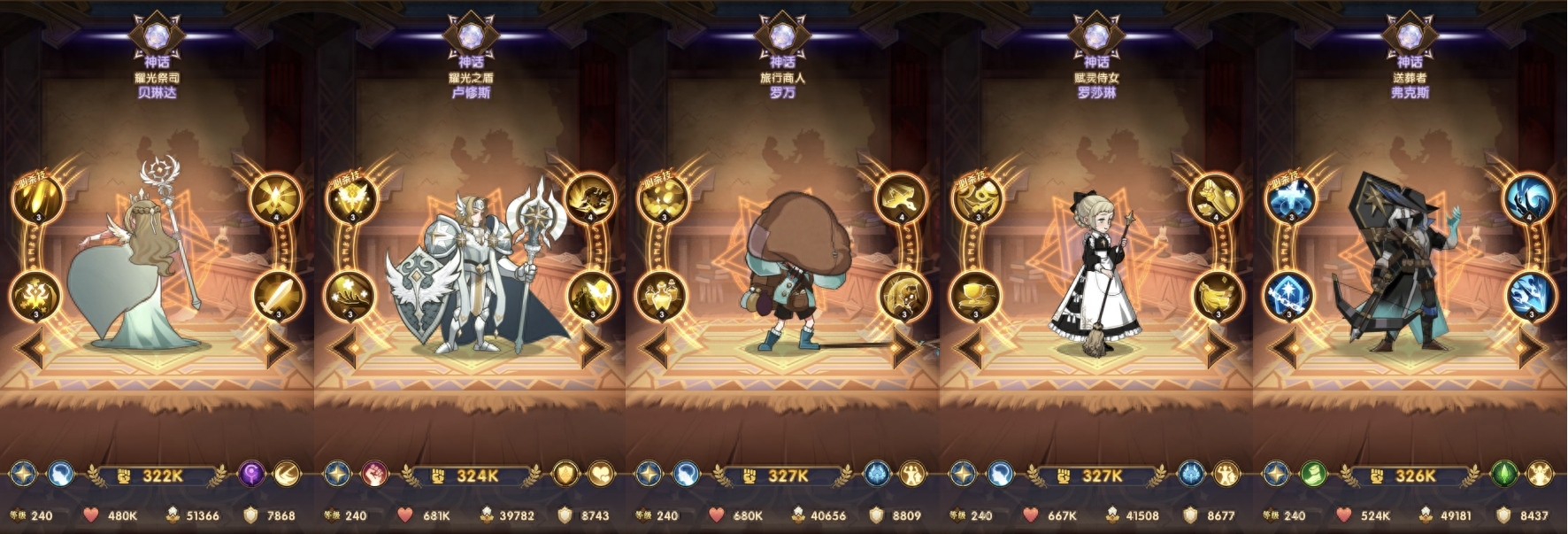Click the green leaf icon right of 326K

point(1504,475)
